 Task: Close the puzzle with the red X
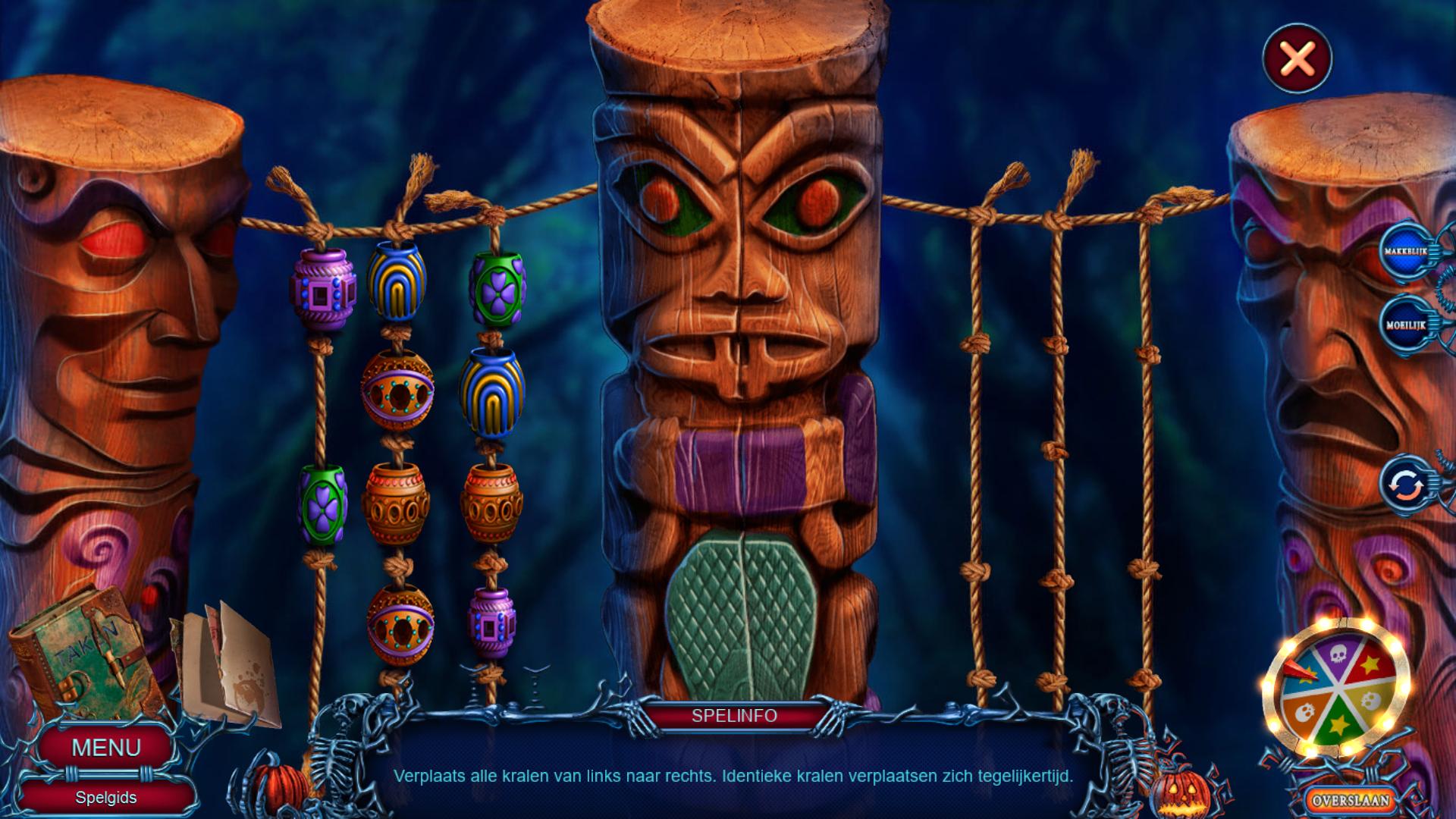[1297, 58]
